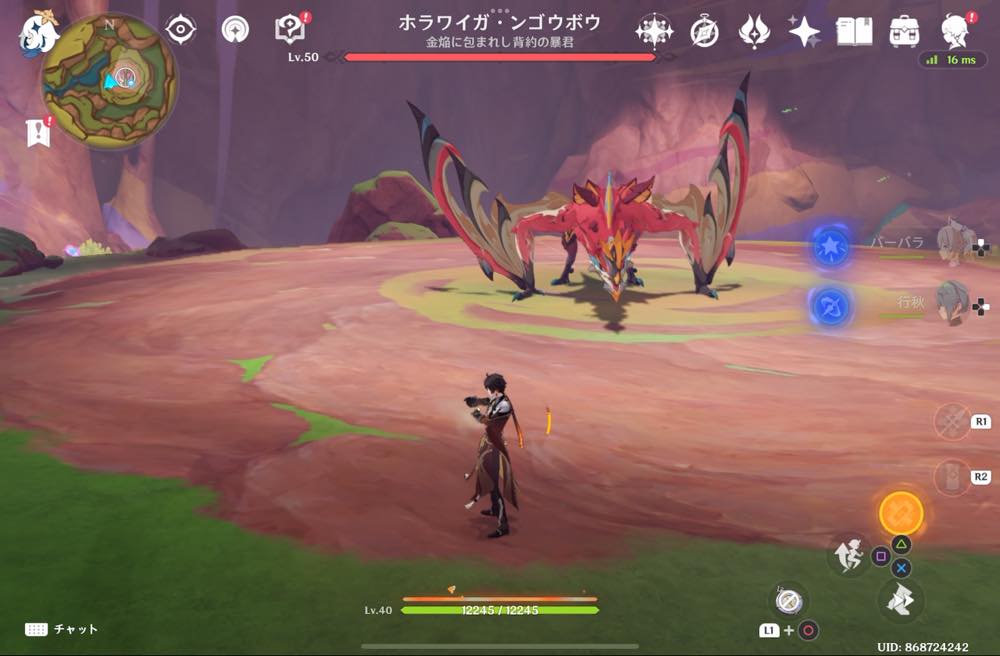Switch to party member 行秋
The width and height of the screenshot is (1000, 656).
pyautogui.click(x=954, y=302)
